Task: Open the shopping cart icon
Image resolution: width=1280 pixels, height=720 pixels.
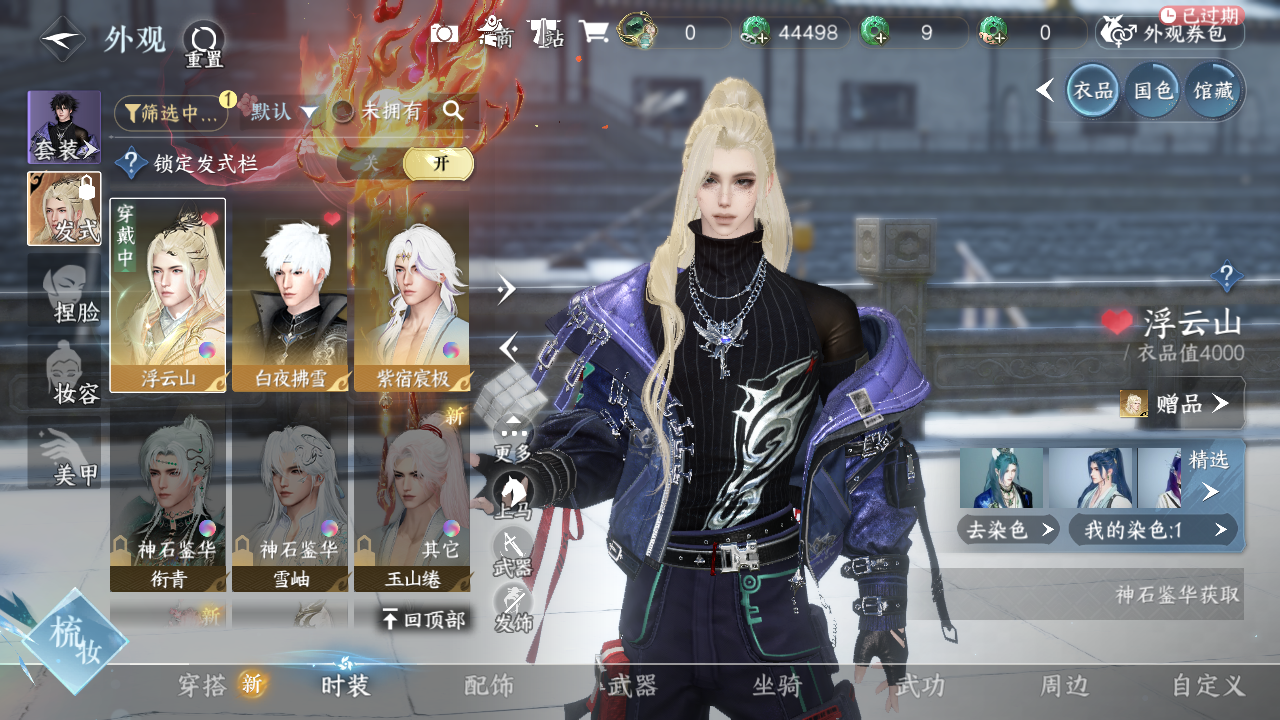Action: click(594, 32)
